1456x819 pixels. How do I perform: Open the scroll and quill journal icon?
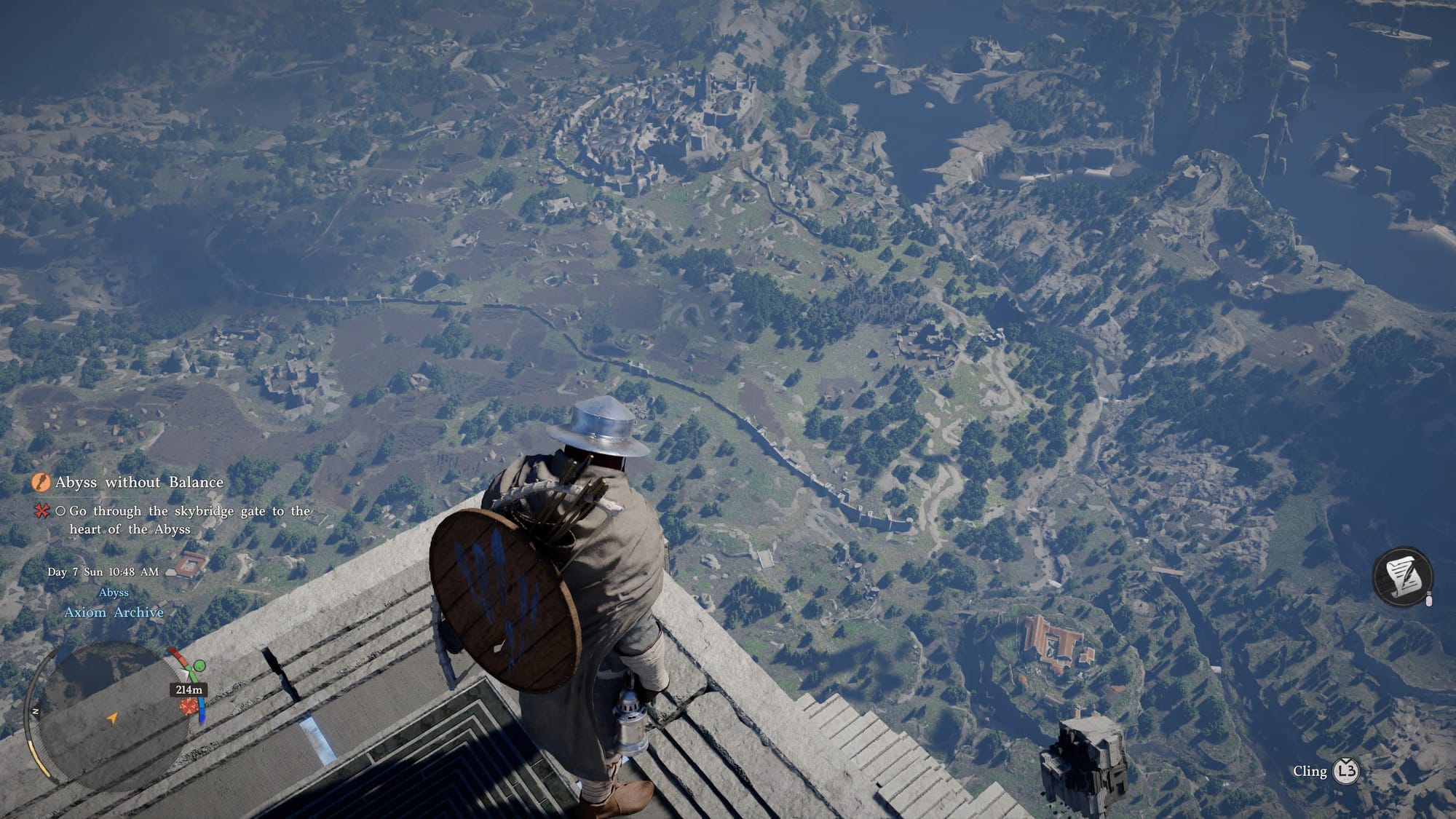point(1402,575)
